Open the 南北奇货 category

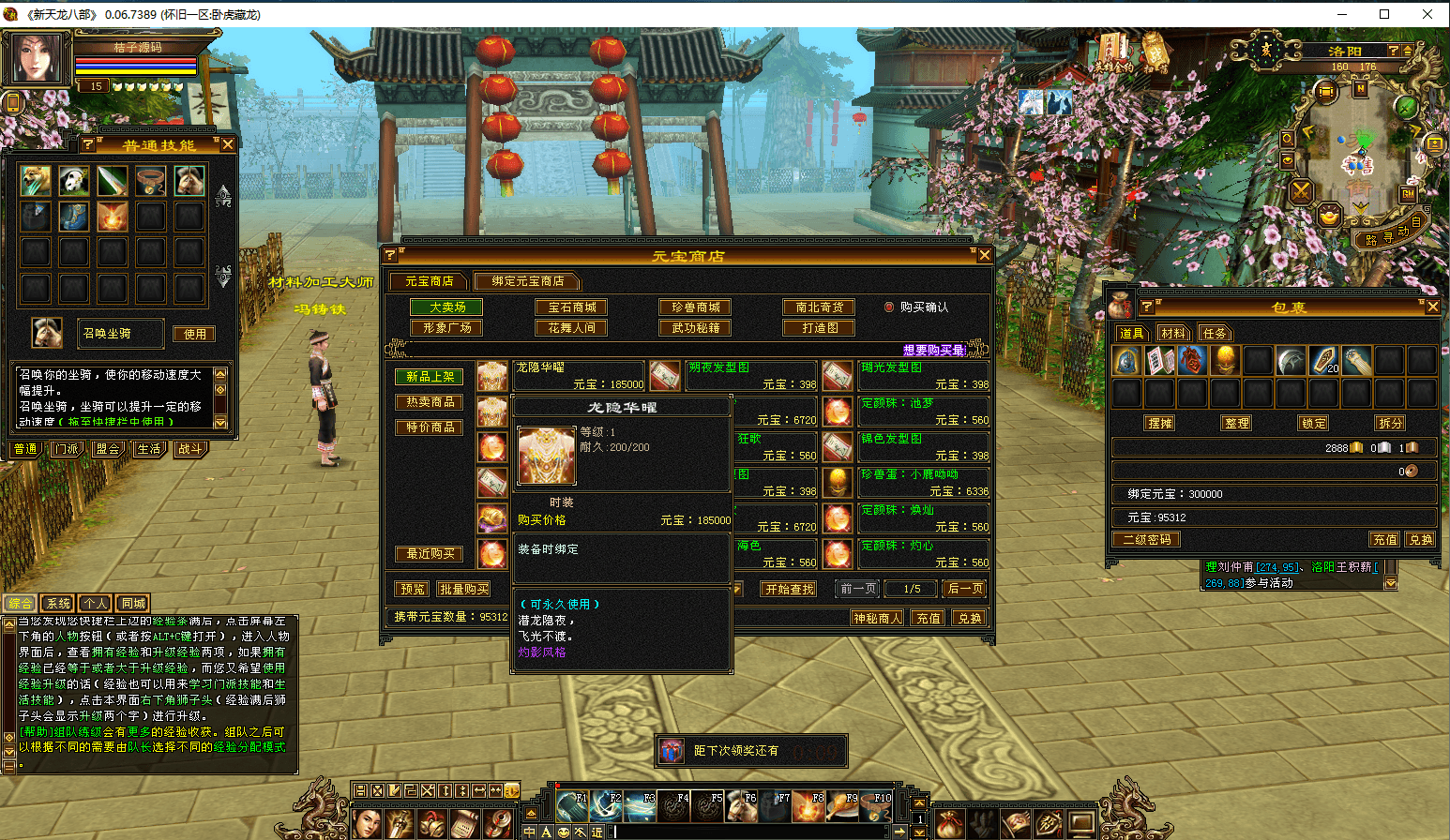click(x=819, y=307)
